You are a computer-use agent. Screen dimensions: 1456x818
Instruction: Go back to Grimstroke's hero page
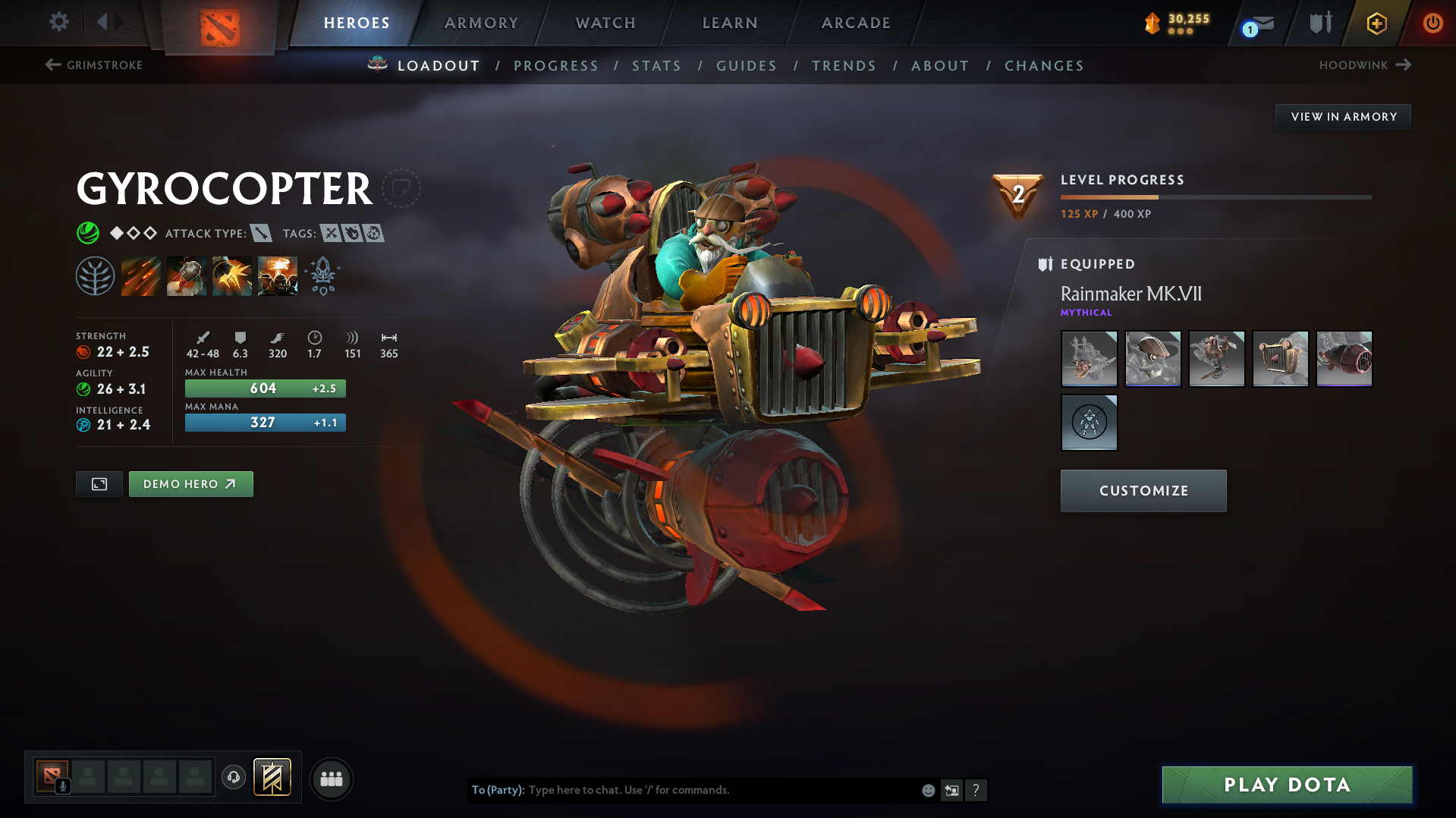[x=93, y=65]
